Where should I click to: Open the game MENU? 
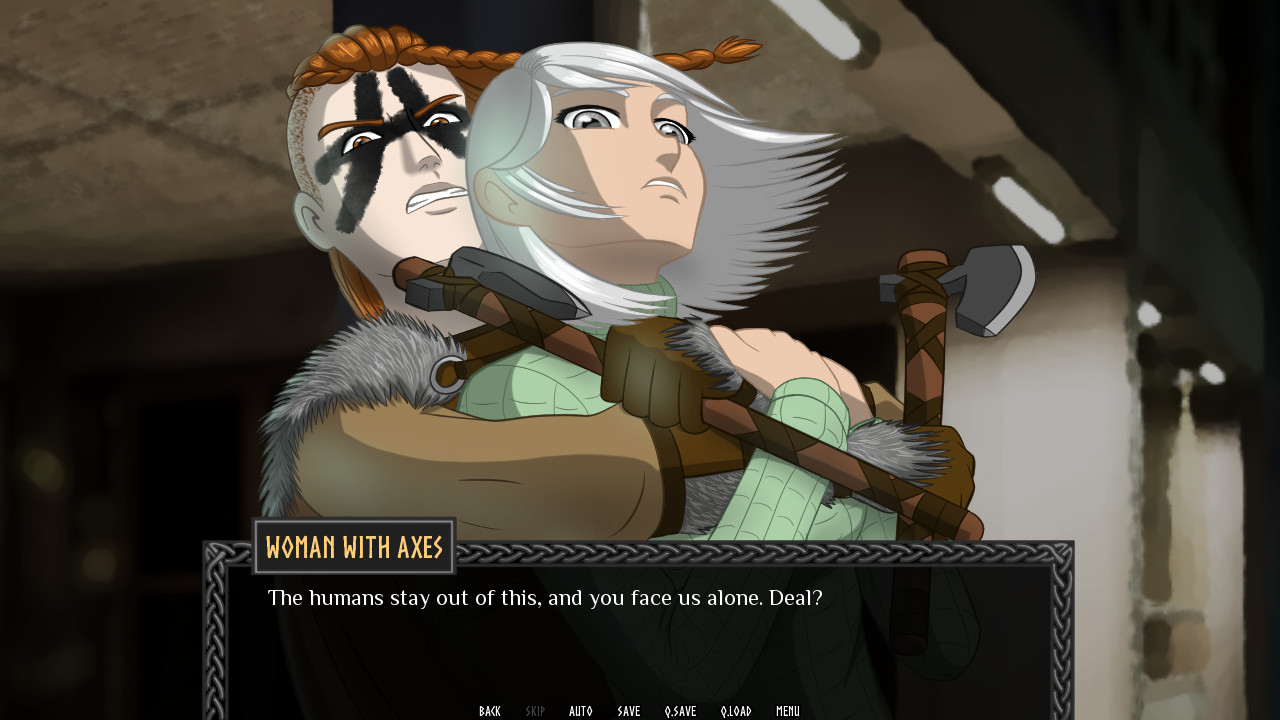pyautogui.click(x=787, y=710)
